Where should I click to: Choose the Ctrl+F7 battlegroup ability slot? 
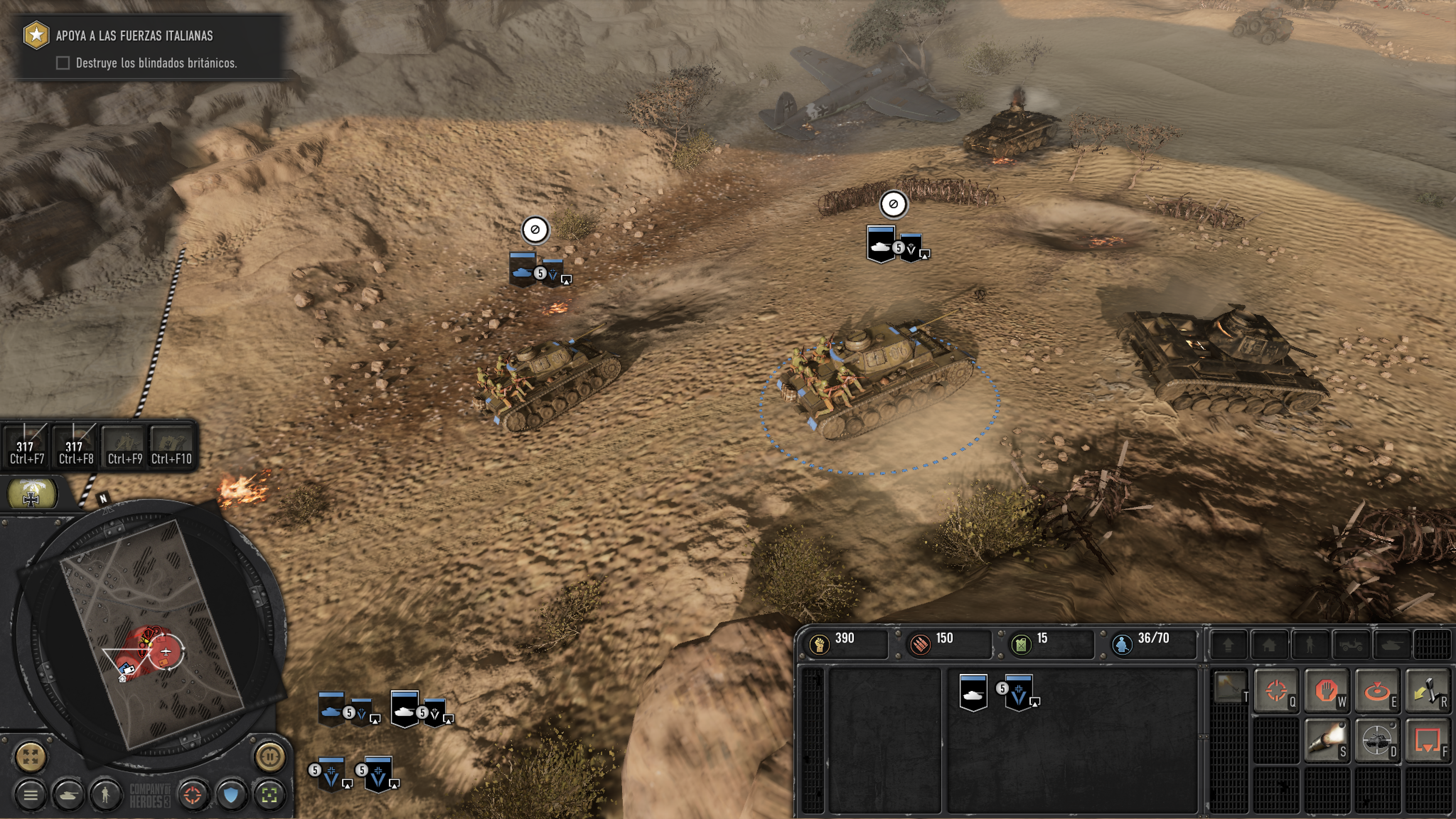coord(26,446)
